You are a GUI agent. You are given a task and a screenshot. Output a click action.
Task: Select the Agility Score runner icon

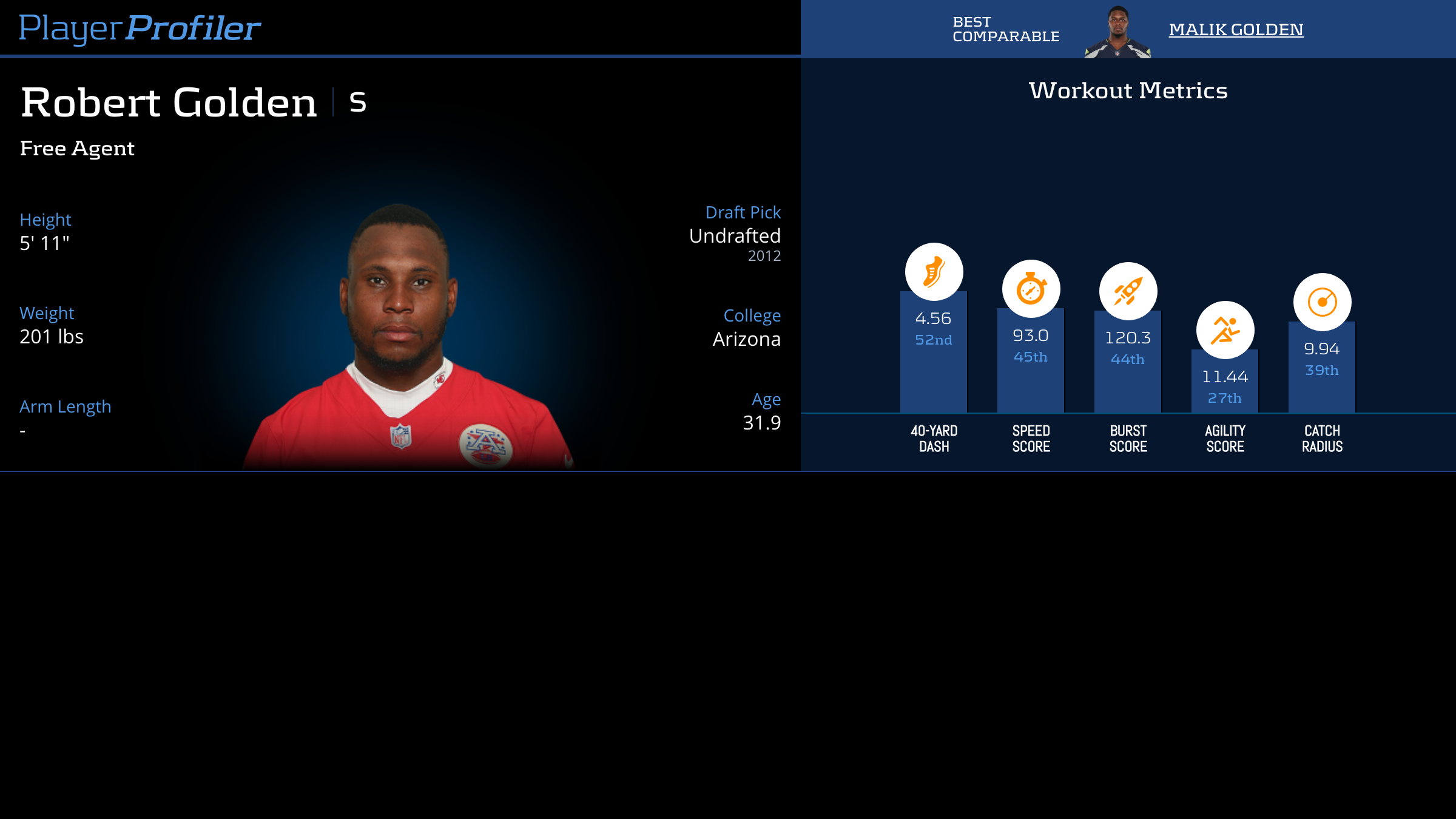coord(1225,330)
